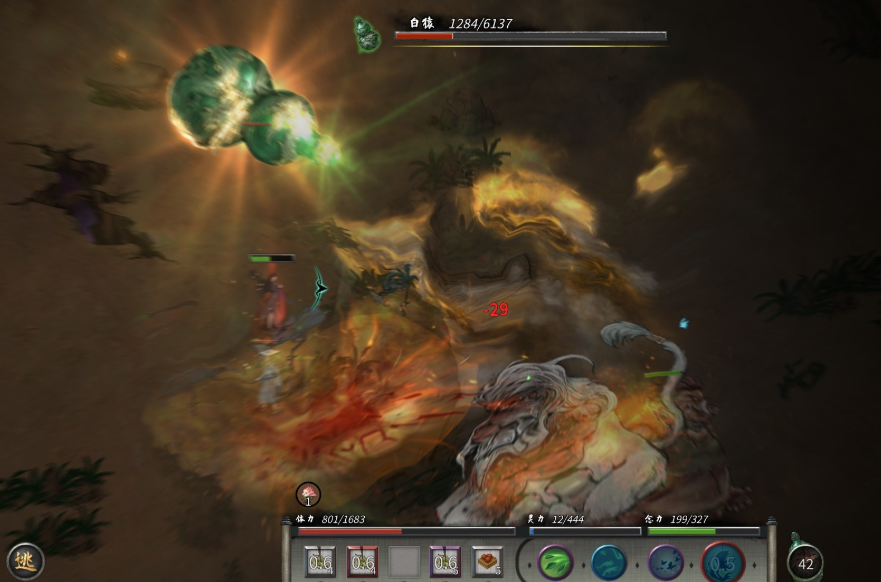881x582 pixels.
Task: Select the red-bordered item slot
Action: click(x=362, y=562)
